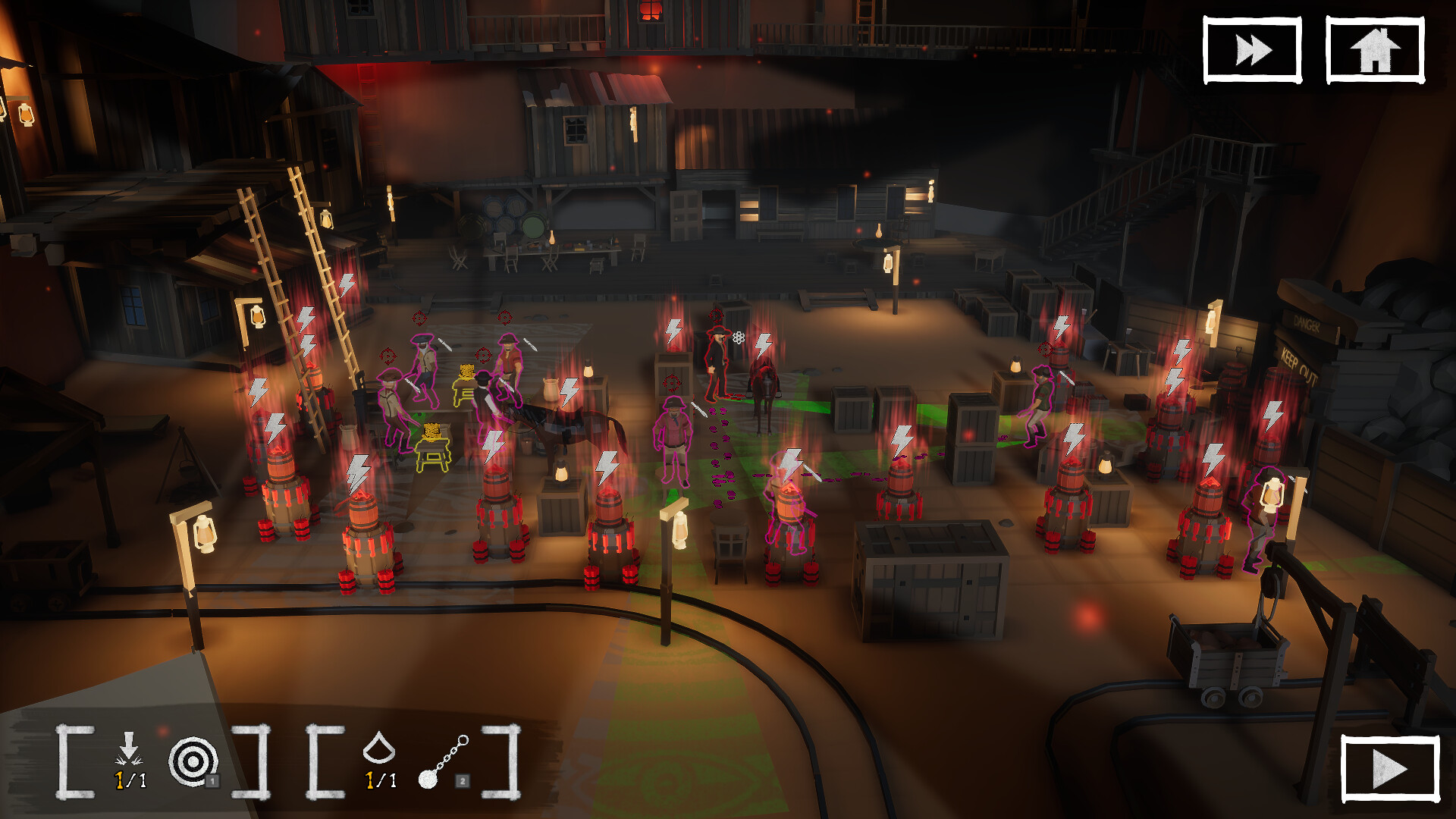Viewport: 1456px width, 819px height.
Task: Select the bullseye target ability
Action: coord(193,761)
